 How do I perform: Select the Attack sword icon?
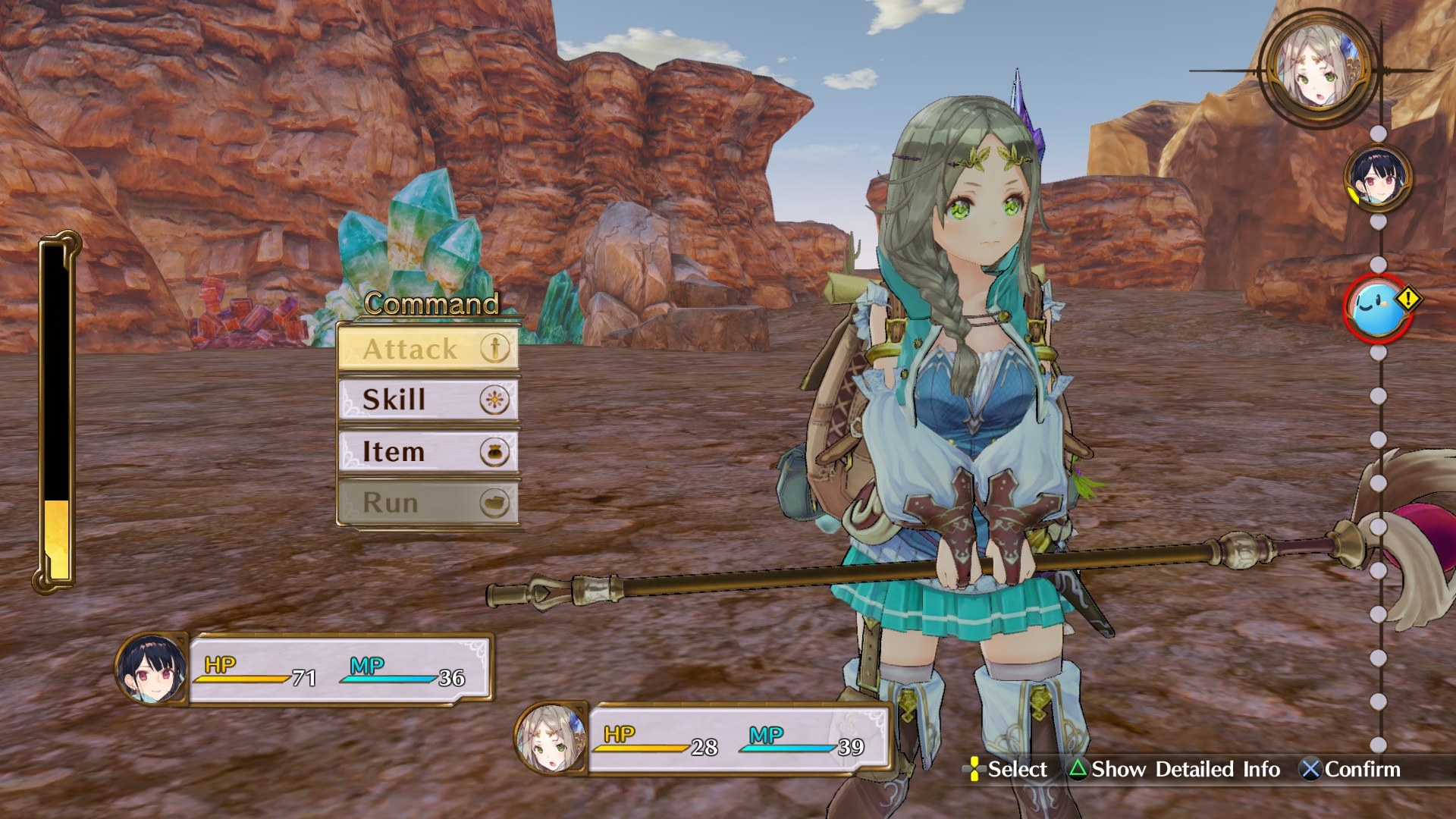(x=495, y=349)
